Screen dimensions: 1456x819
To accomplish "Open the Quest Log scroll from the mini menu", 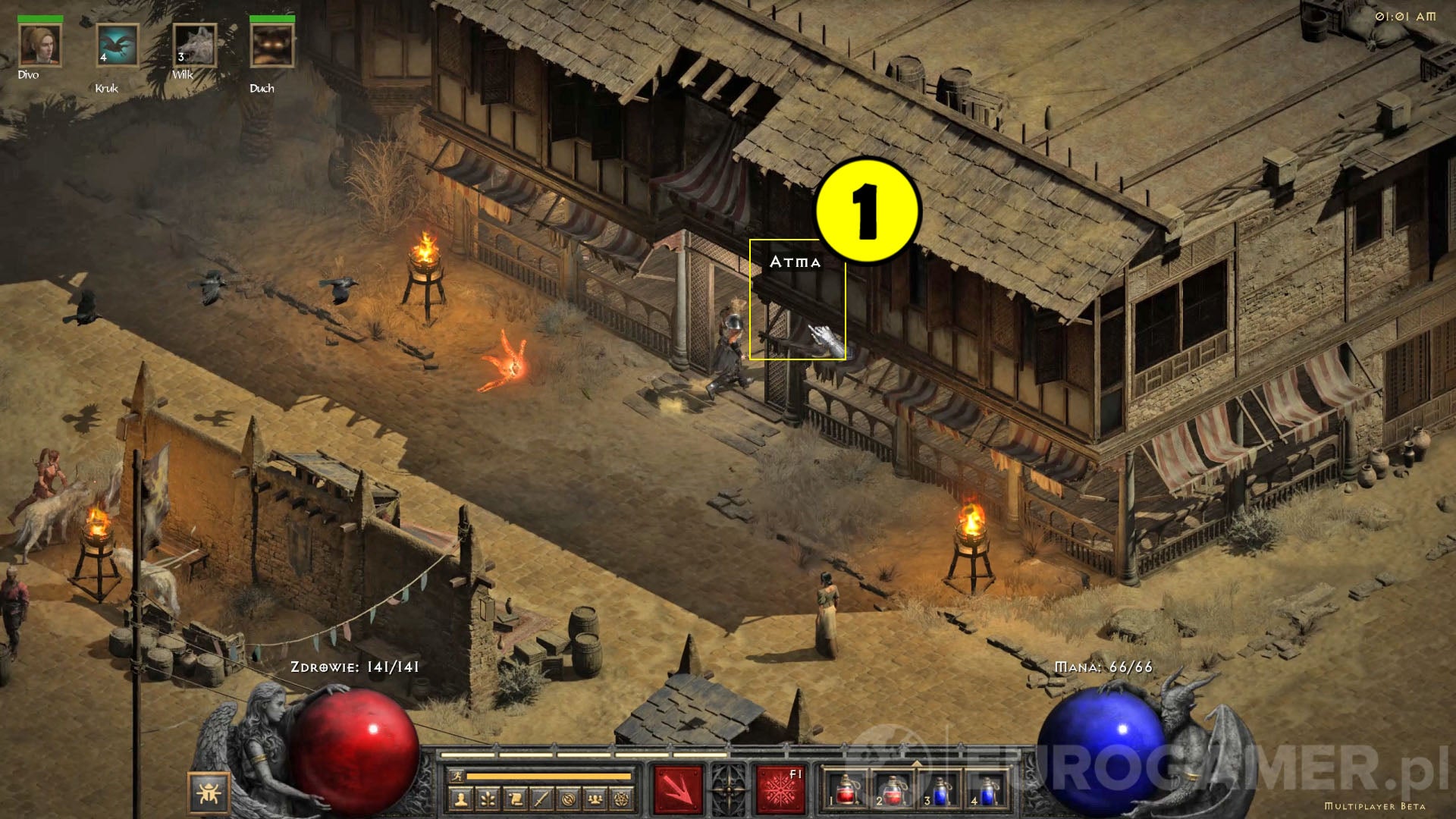I will click(516, 800).
